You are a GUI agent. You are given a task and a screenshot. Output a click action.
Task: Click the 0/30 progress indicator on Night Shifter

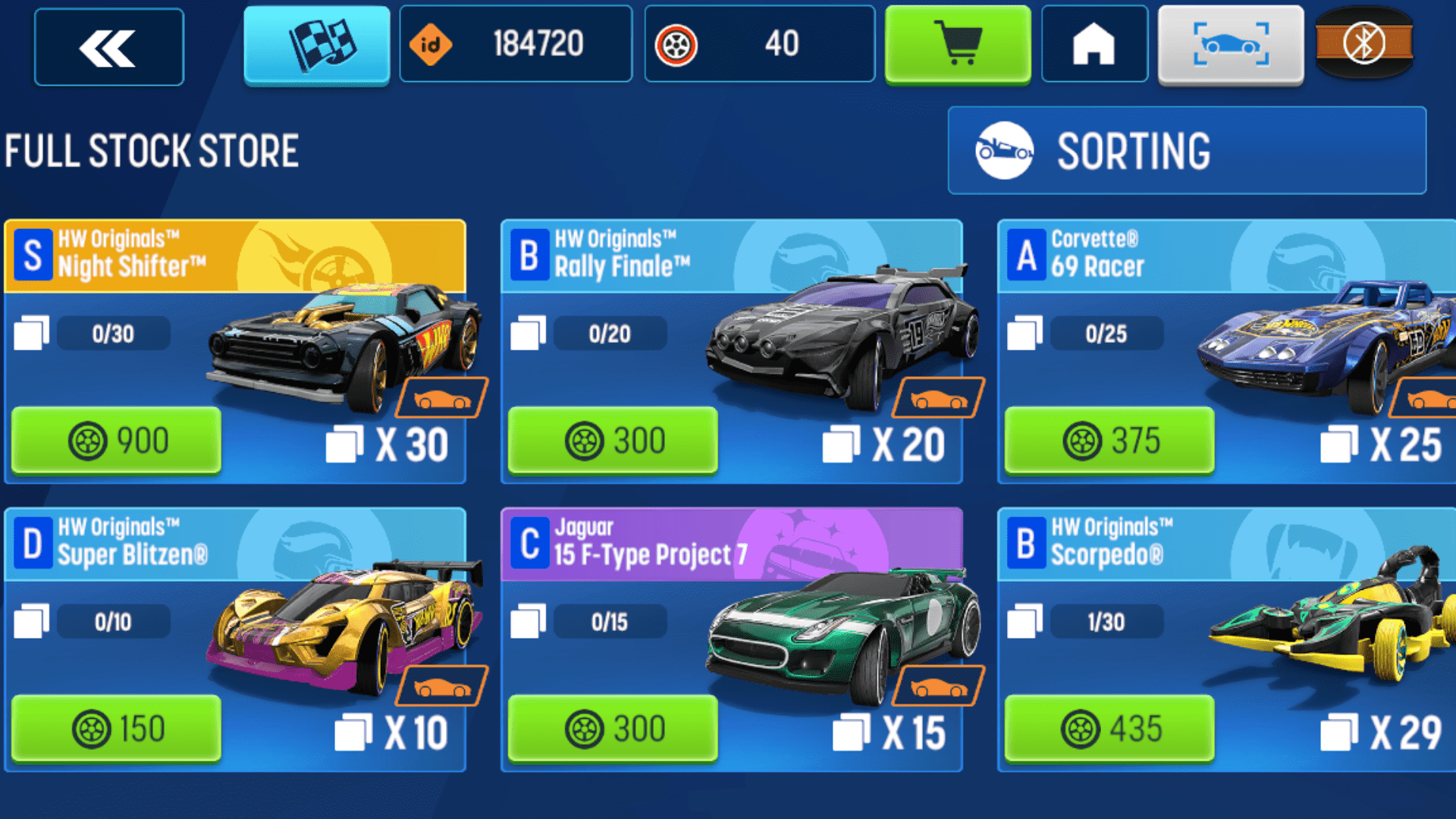point(114,333)
